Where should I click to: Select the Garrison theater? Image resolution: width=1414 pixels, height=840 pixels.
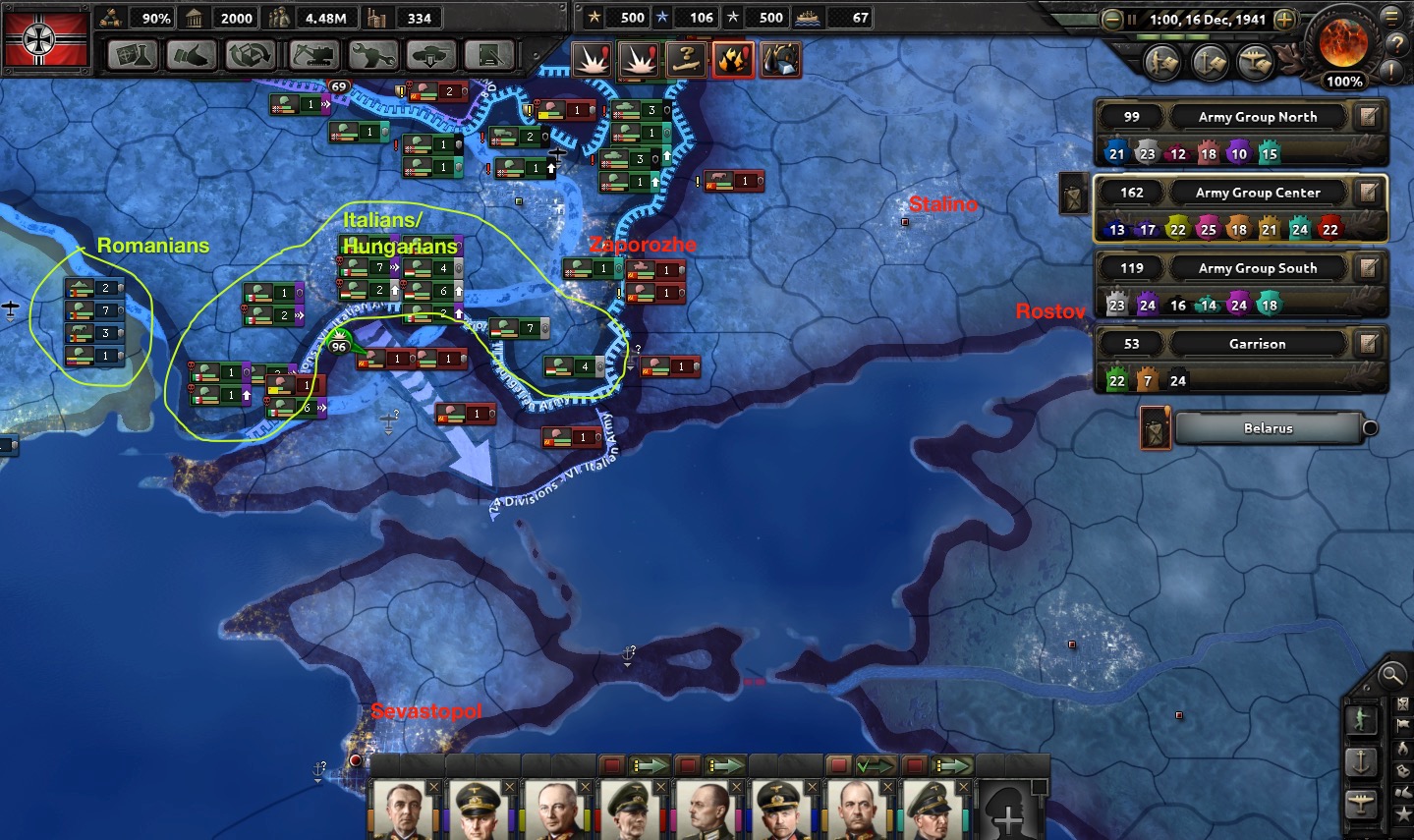pyautogui.click(x=1257, y=344)
